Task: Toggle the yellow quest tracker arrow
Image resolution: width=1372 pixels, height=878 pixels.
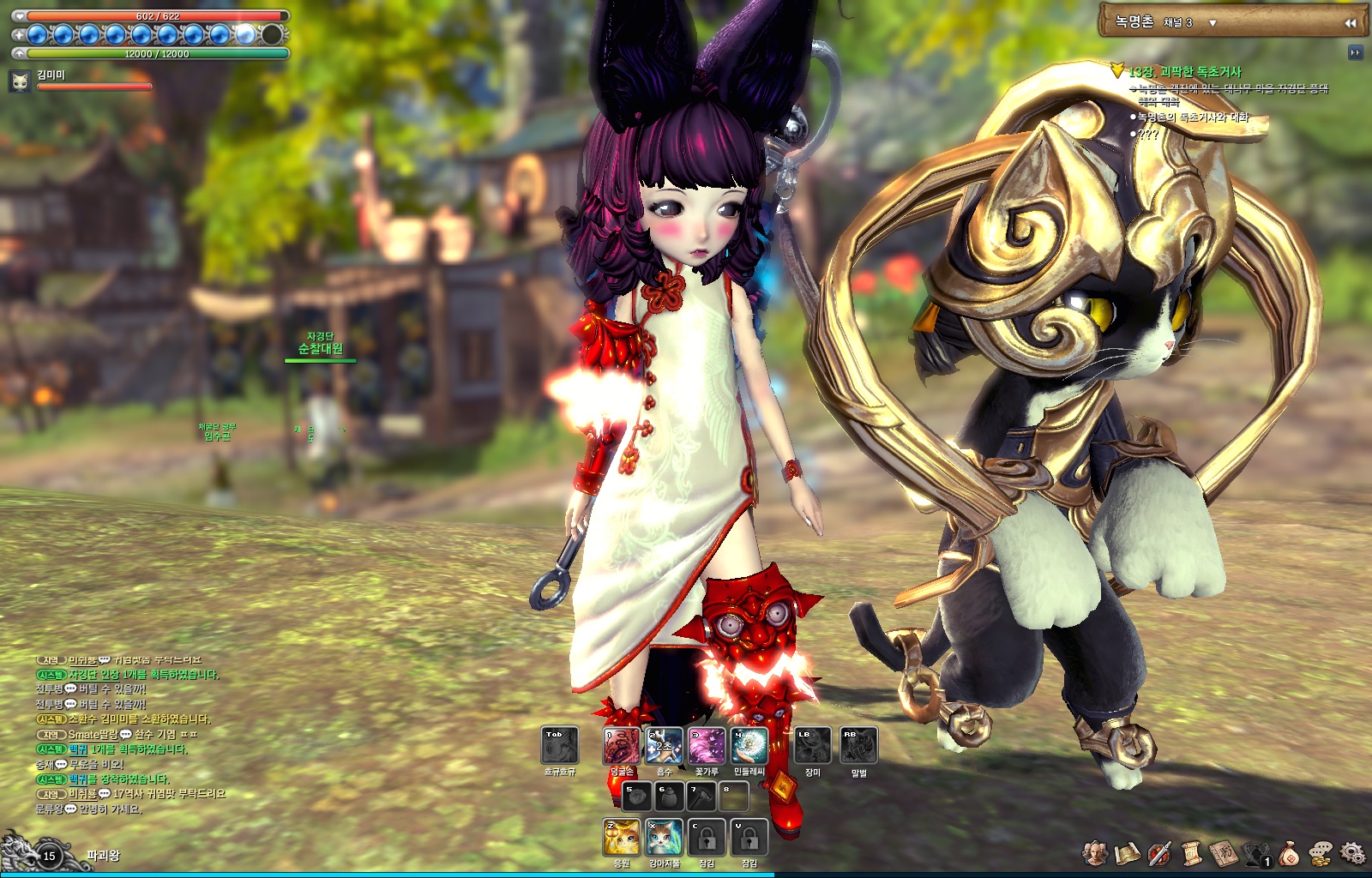Action: [x=1117, y=71]
